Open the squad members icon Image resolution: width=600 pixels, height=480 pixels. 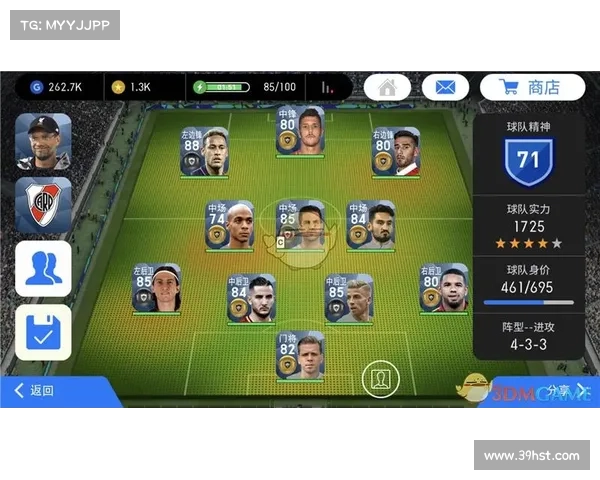(x=43, y=268)
